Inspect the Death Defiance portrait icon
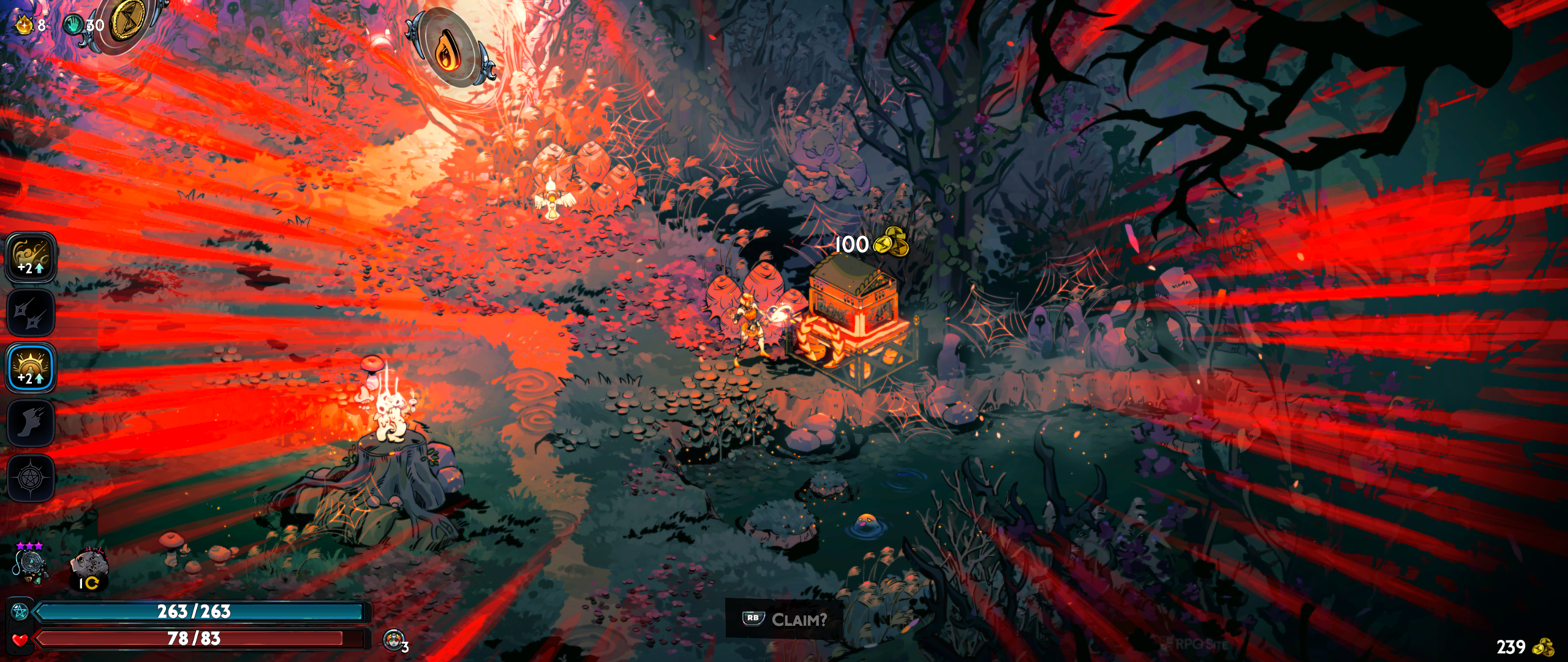This screenshot has width=1568, height=662. 393,640
